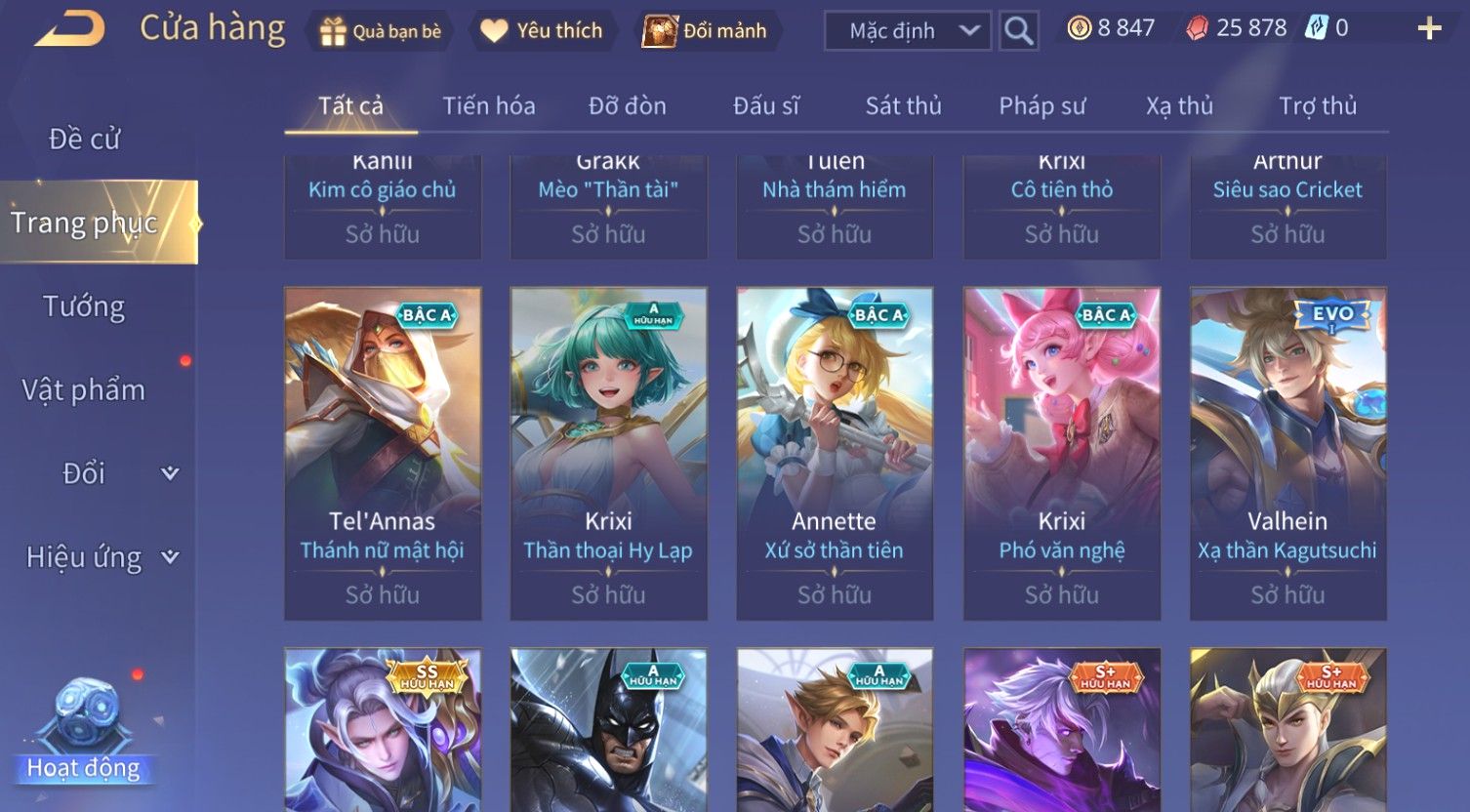Expand the Mặc định sort dropdown
The height and width of the screenshot is (812, 1470).
coord(908,31)
